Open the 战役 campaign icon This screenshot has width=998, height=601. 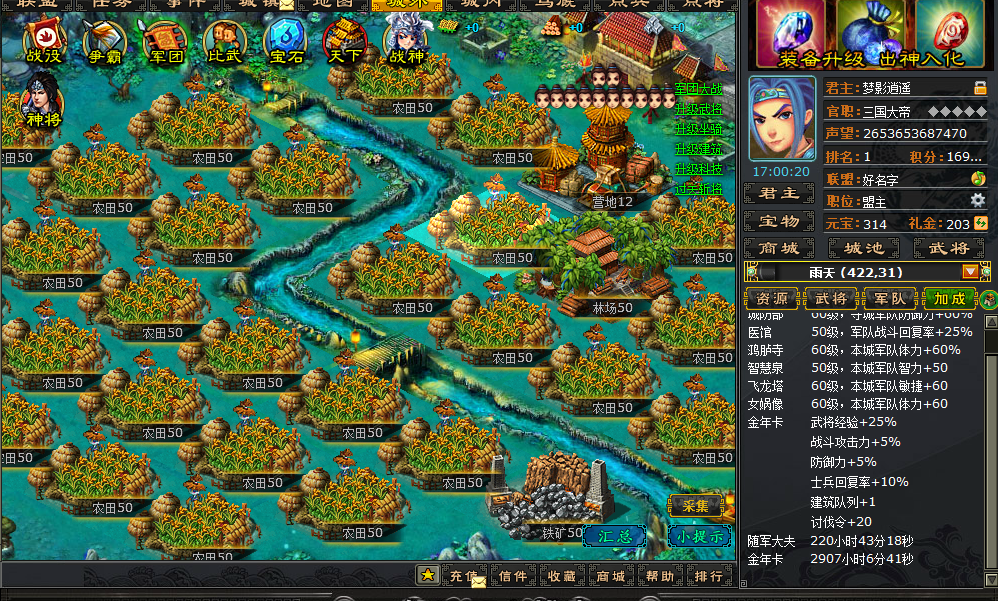coord(44,43)
